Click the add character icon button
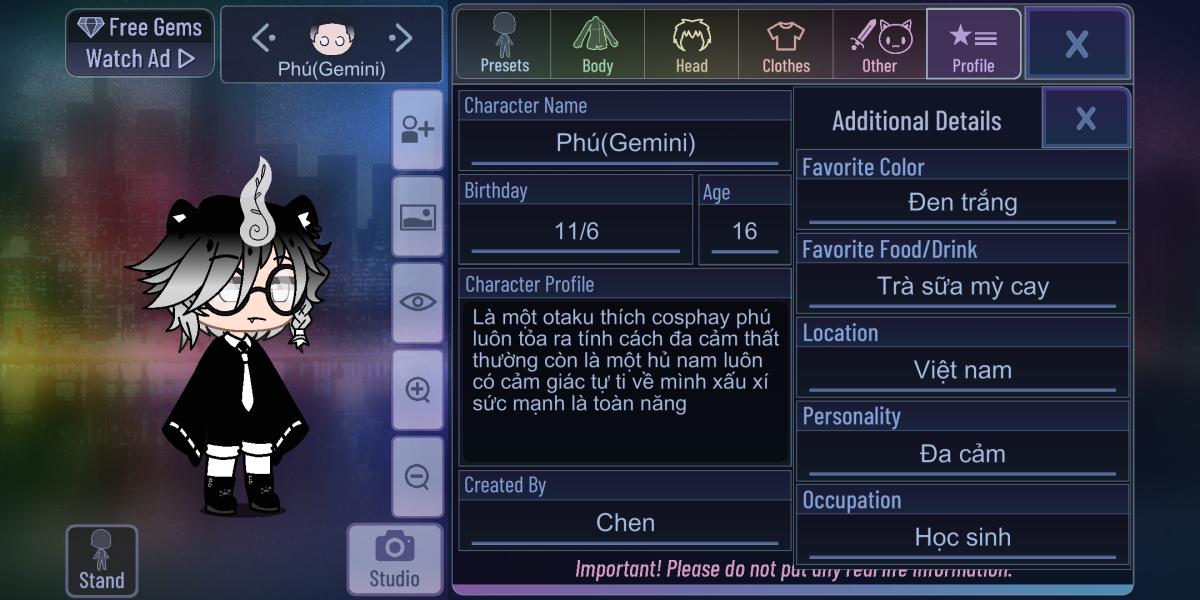Screen dimensions: 1200x600 coord(417,130)
